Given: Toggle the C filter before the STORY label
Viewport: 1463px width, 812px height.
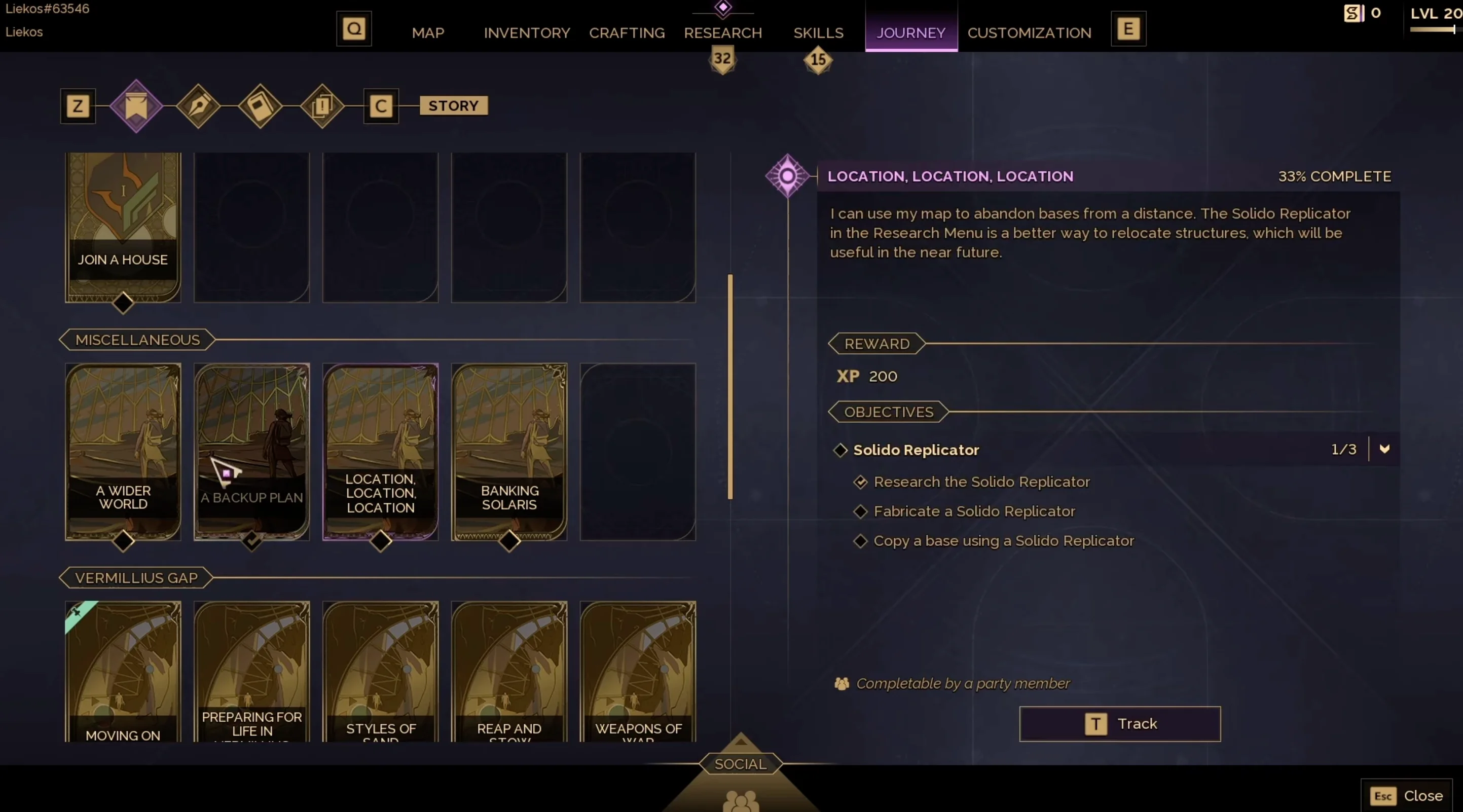Looking at the screenshot, I should click(381, 105).
